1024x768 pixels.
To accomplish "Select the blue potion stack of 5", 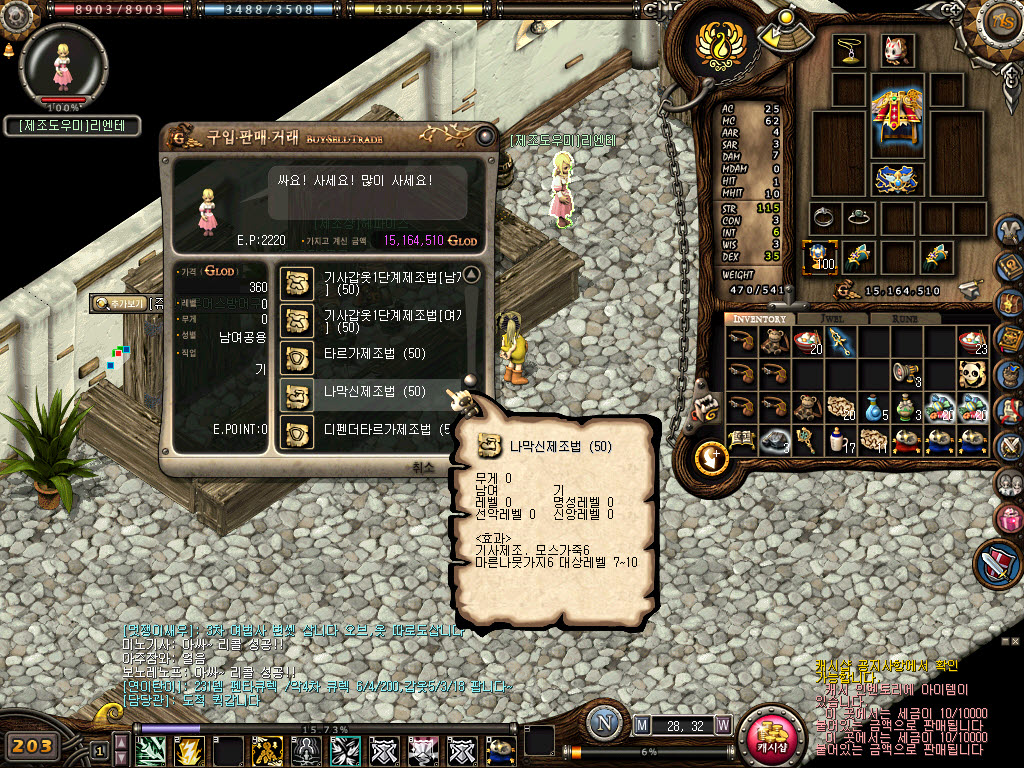I will [x=873, y=407].
